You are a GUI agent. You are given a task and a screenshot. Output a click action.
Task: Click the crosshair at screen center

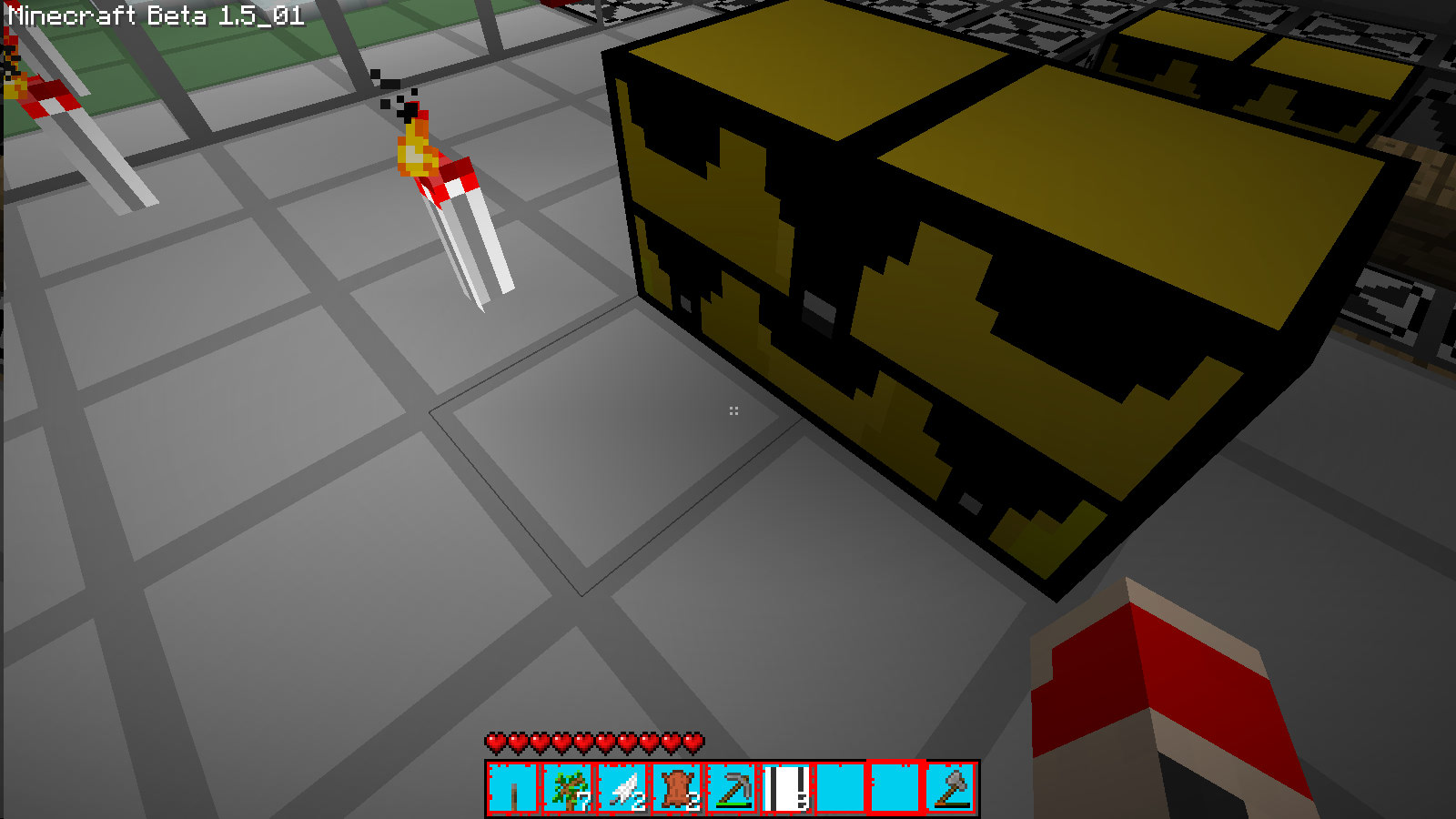[733, 410]
